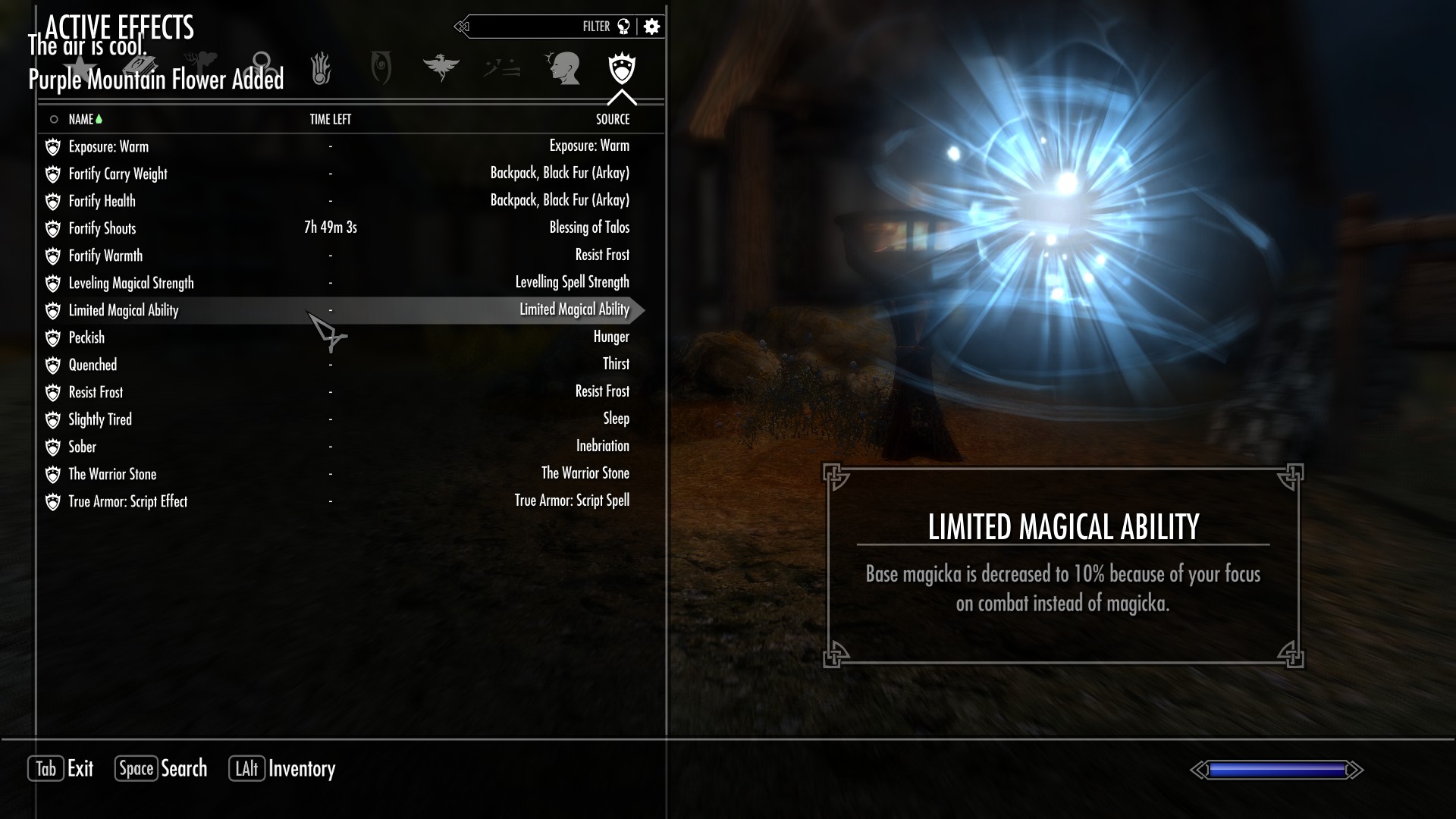Select the Slightly Tired effect
1456x819 pixels.
pos(100,419)
